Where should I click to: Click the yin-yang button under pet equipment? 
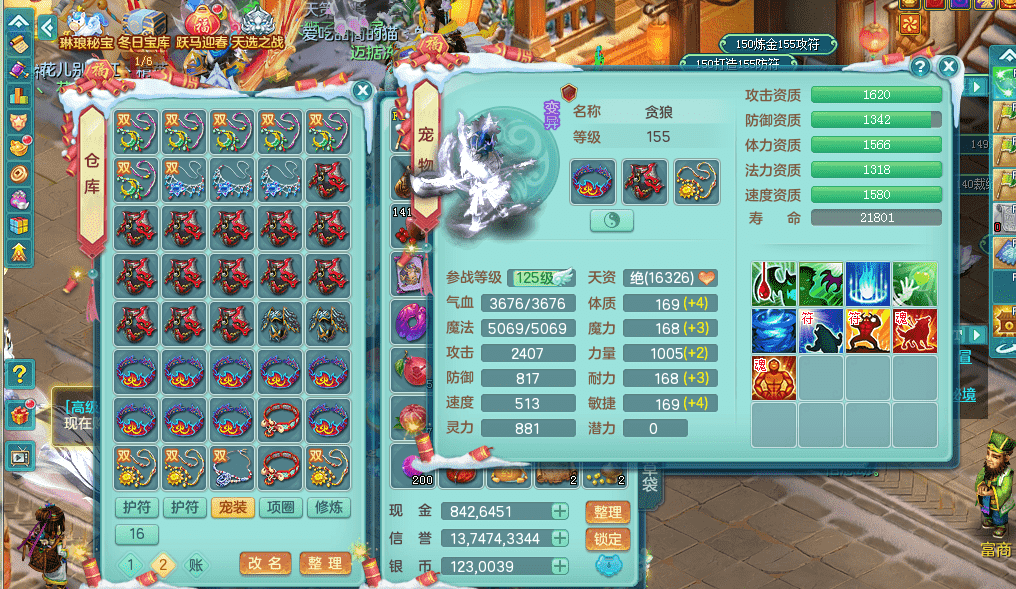(612, 221)
